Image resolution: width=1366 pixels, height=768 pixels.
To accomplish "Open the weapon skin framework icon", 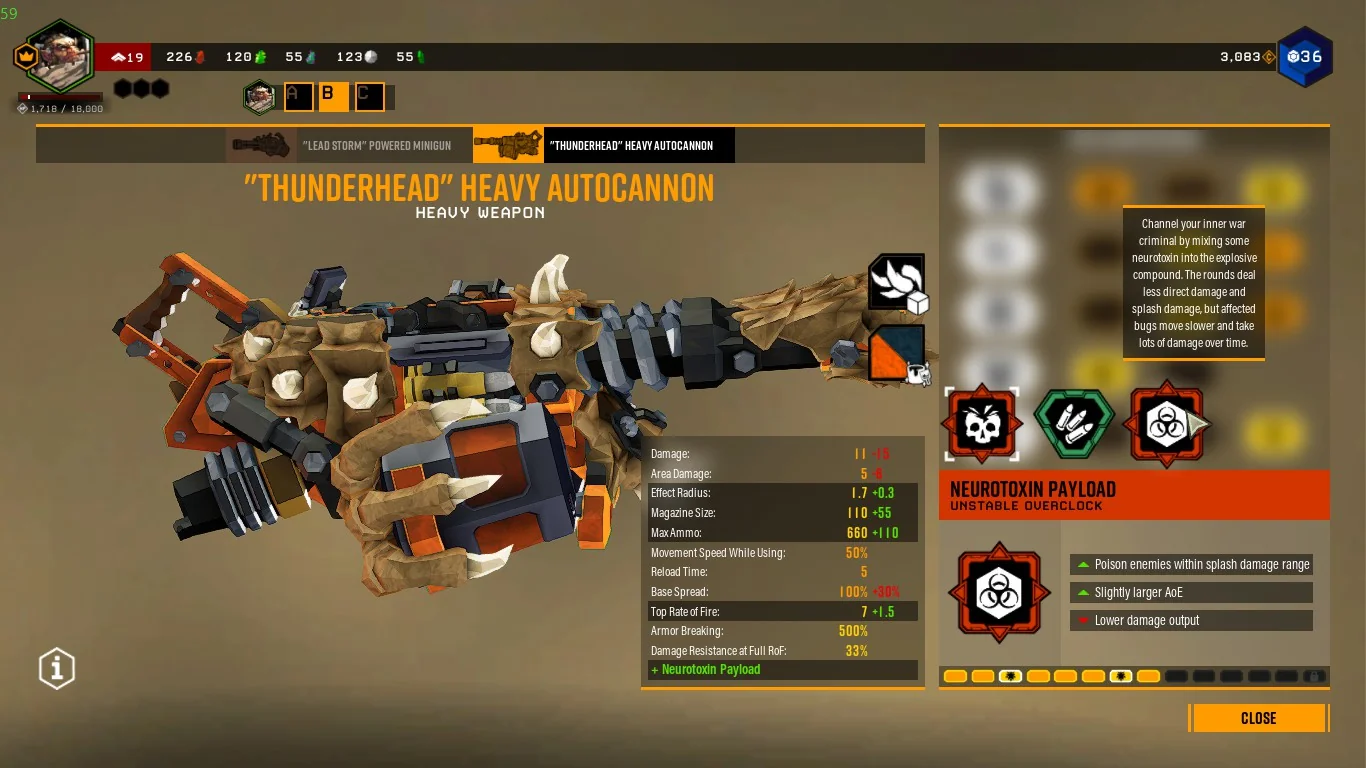I will click(x=897, y=283).
